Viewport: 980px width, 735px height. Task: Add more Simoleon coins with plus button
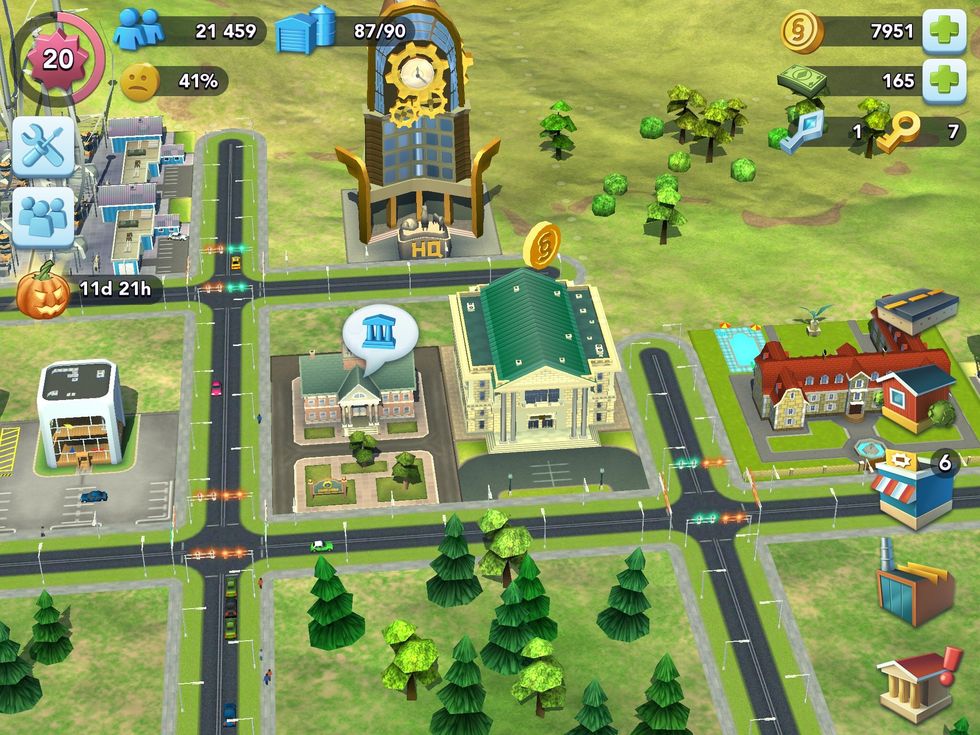(943, 31)
